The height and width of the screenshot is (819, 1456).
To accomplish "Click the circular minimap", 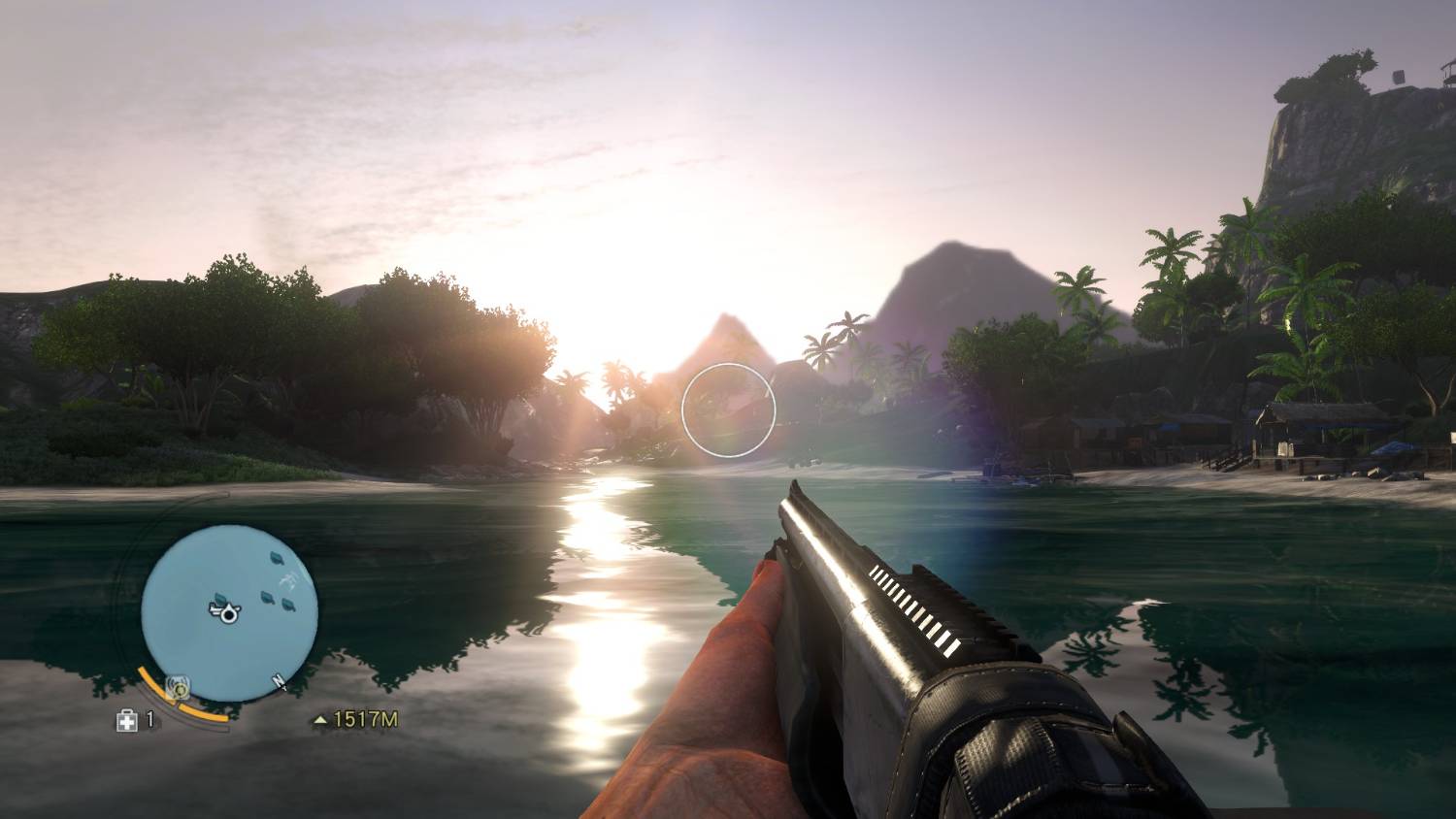I will click(229, 612).
